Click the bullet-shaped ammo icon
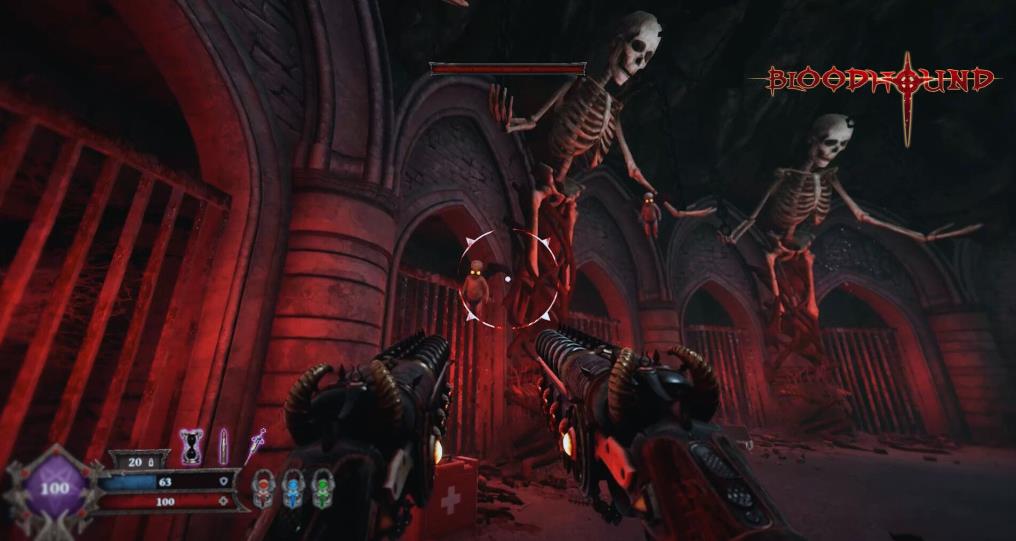The width and height of the screenshot is (1016, 541). (x=223, y=445)
